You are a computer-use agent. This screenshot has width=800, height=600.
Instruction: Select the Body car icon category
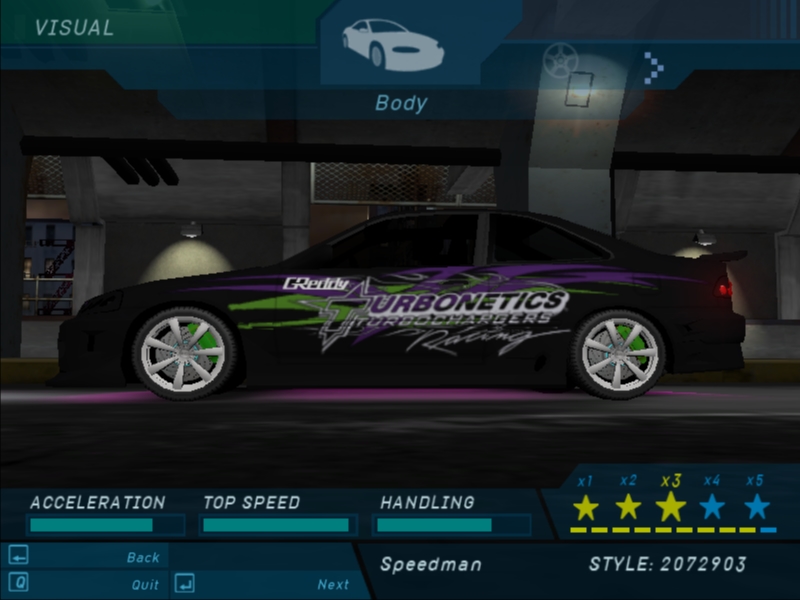point(392,44)
